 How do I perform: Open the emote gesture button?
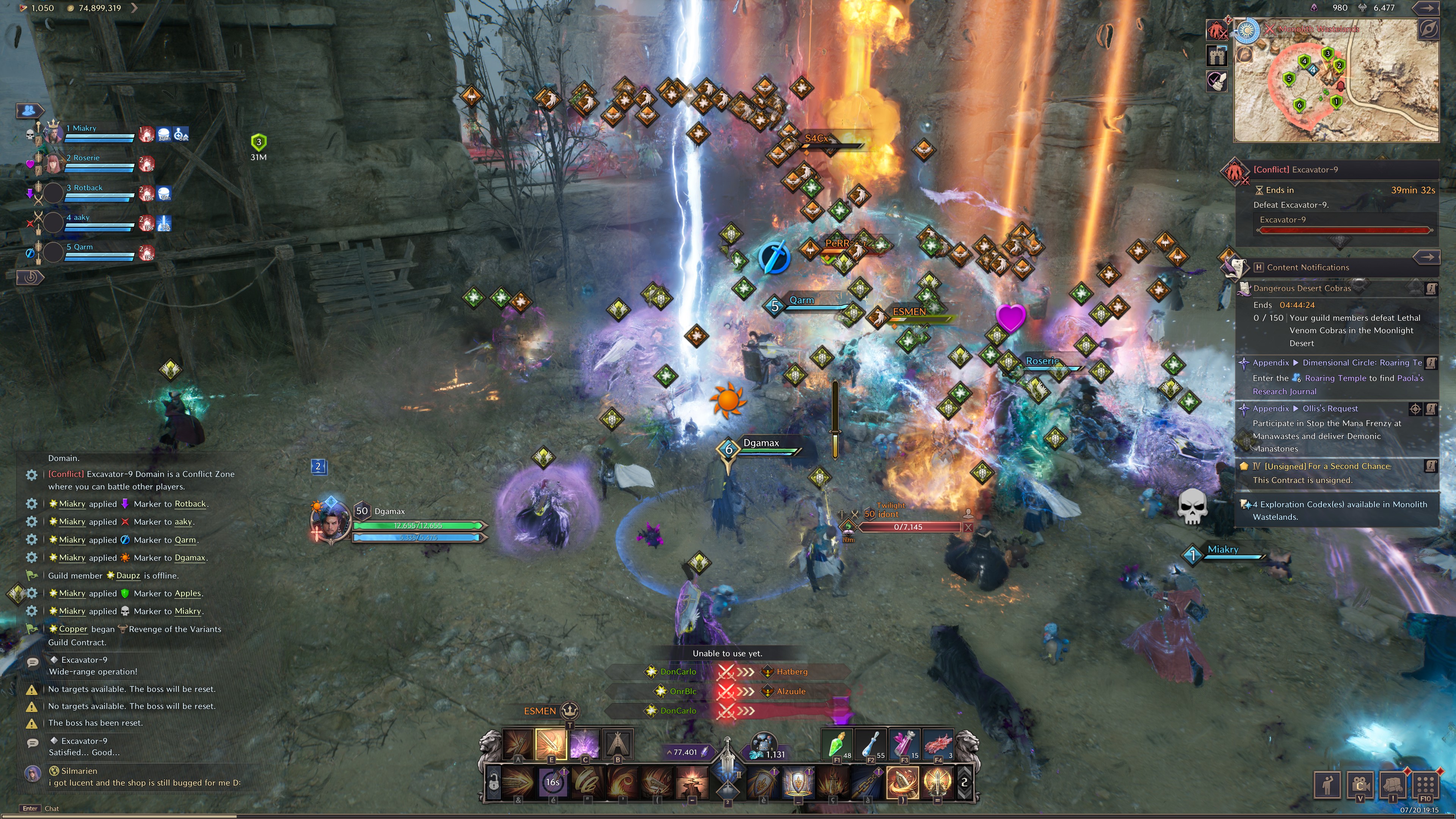tap(1327, 784)
